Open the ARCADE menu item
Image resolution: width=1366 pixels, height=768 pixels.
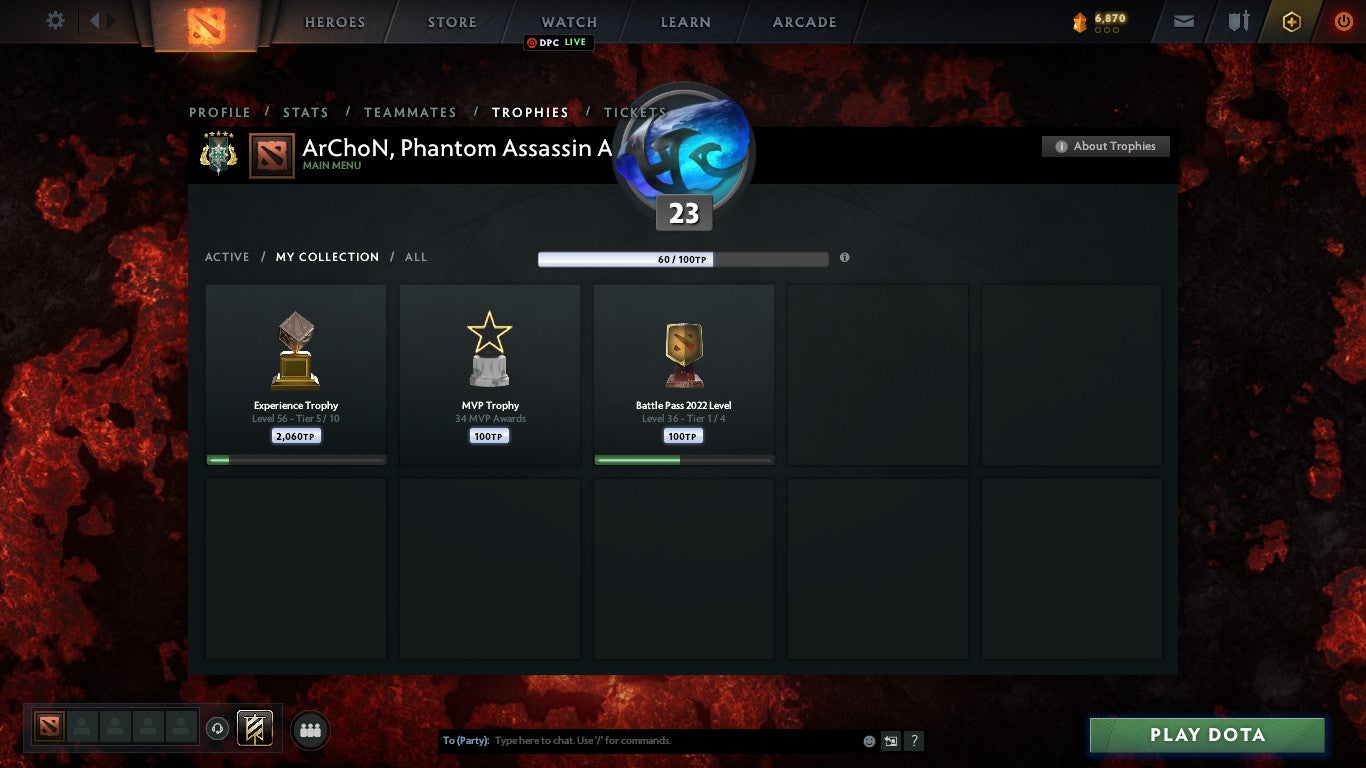point(803,21)
